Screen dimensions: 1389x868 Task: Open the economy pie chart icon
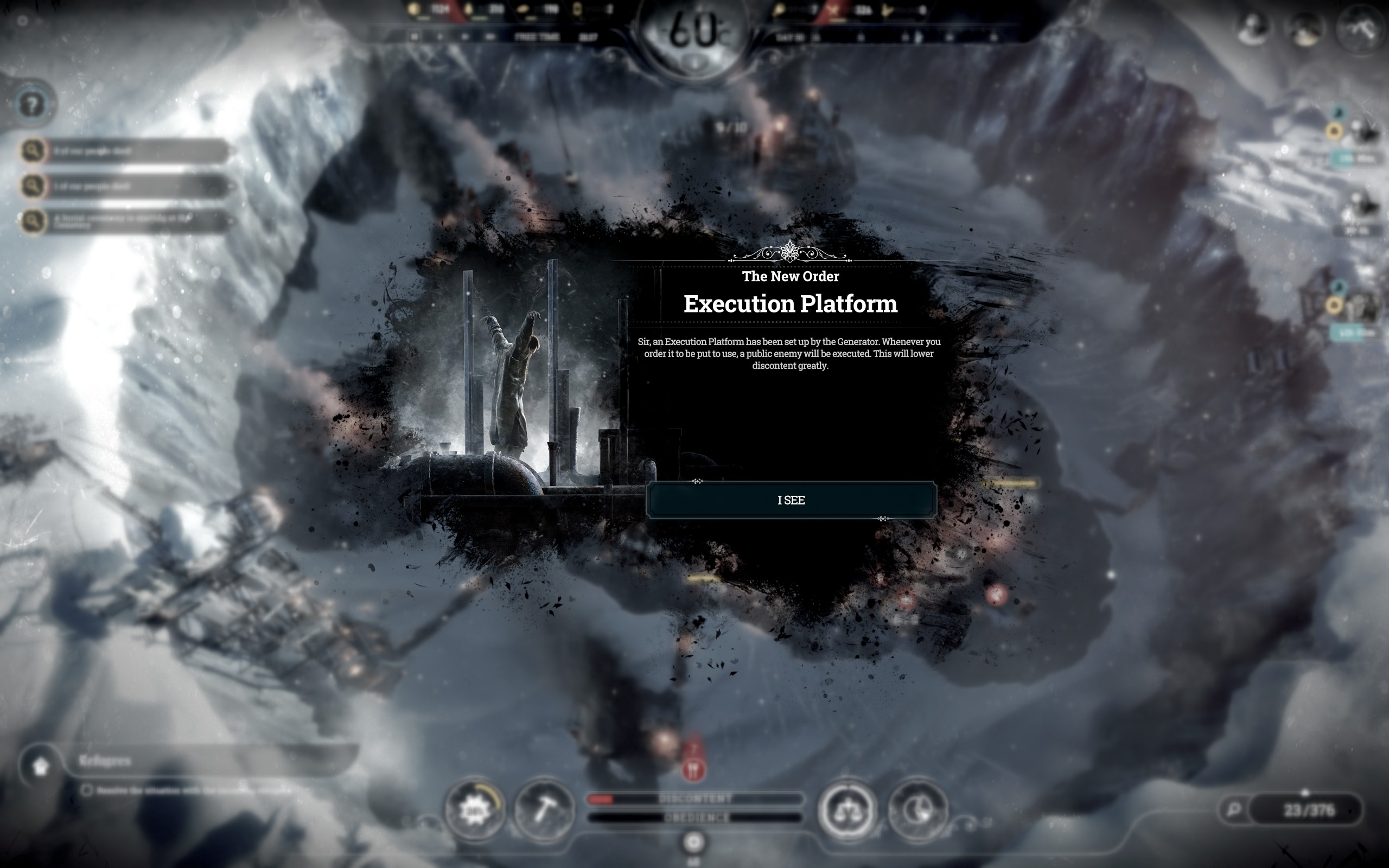(x=917, y=810)
